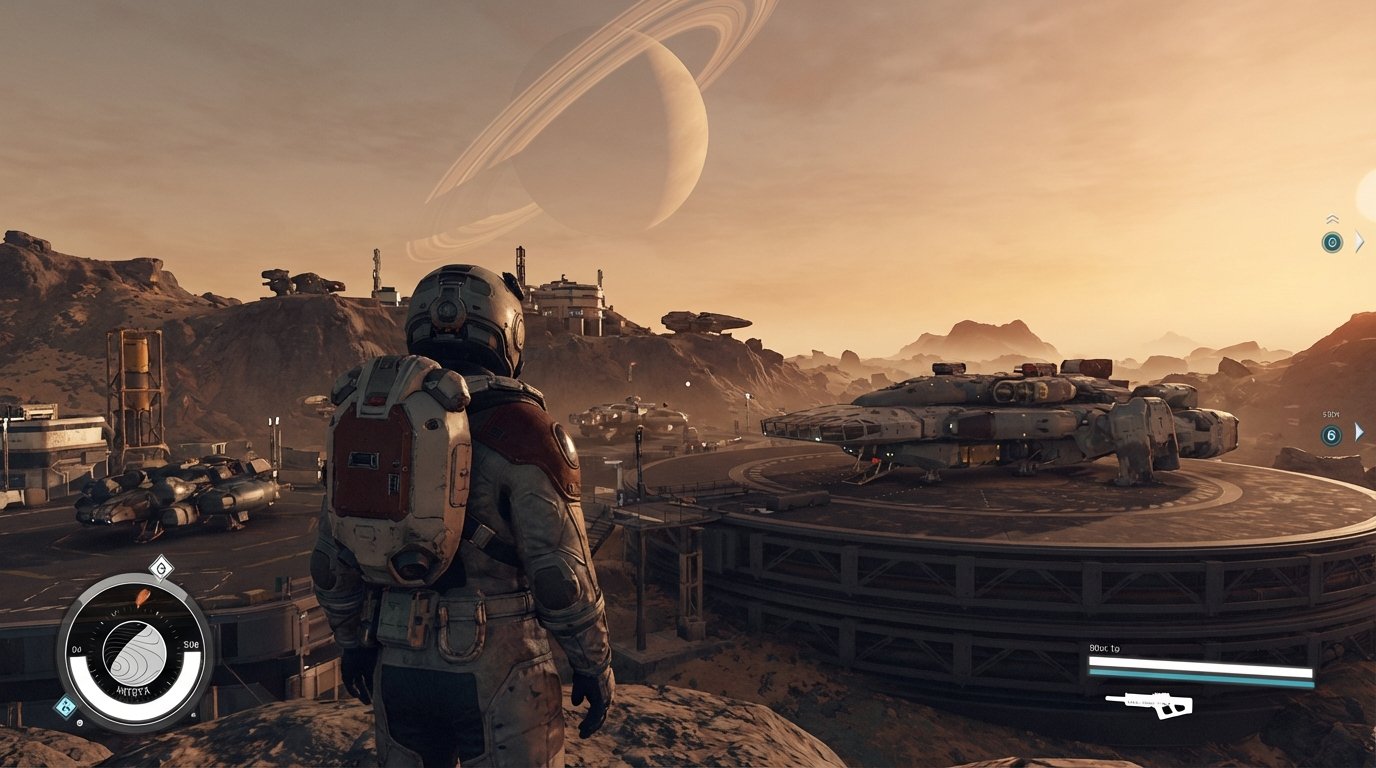Screen dimensions: 1376x768
Task: Expand the double-chevron indicator at top right
Action: tap(1332, 218)
